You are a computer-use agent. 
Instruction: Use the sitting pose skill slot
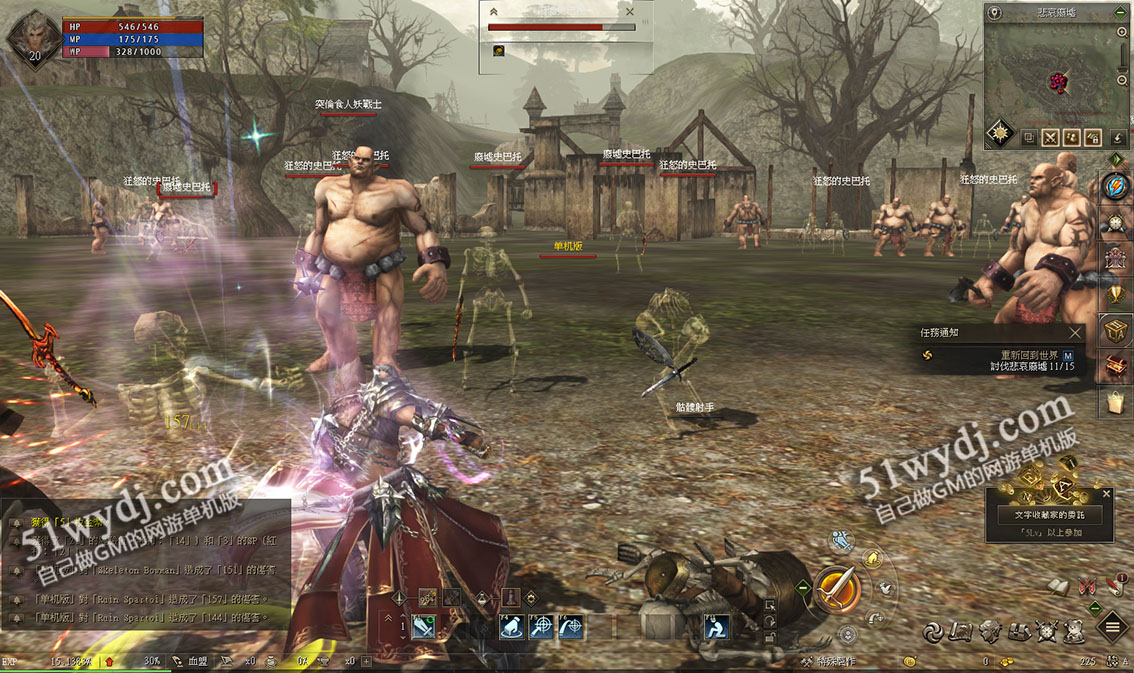[x=716, y=627]
